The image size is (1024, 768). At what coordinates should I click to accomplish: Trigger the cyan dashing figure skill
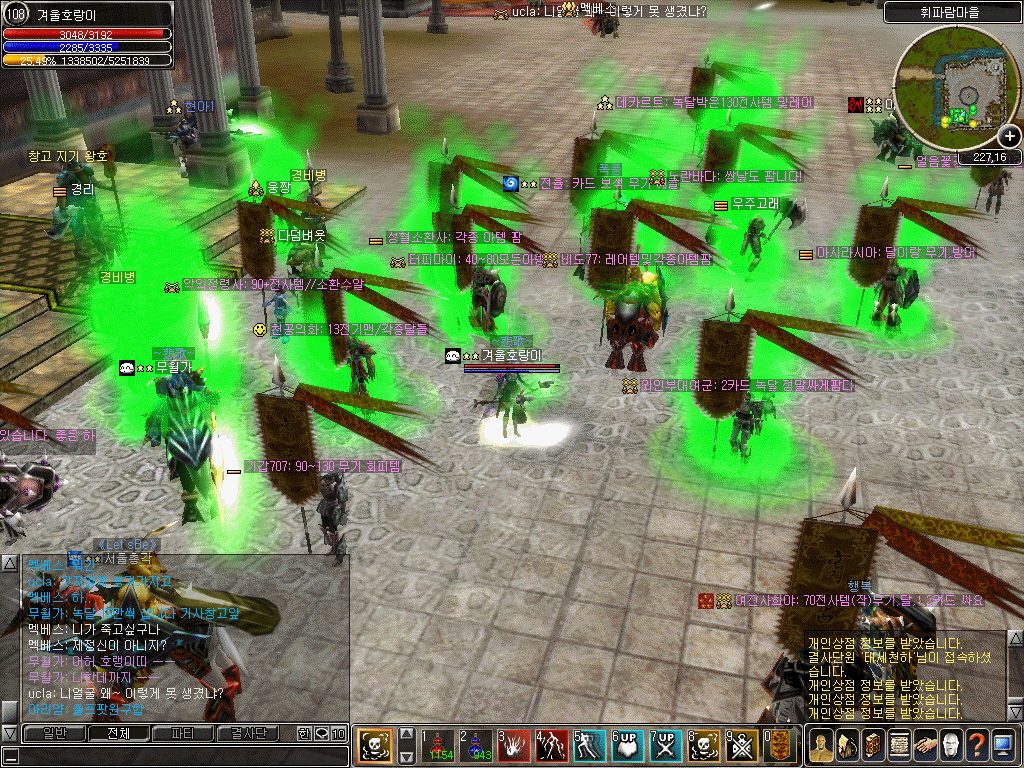pyautogui.click(x=590, y=746)
